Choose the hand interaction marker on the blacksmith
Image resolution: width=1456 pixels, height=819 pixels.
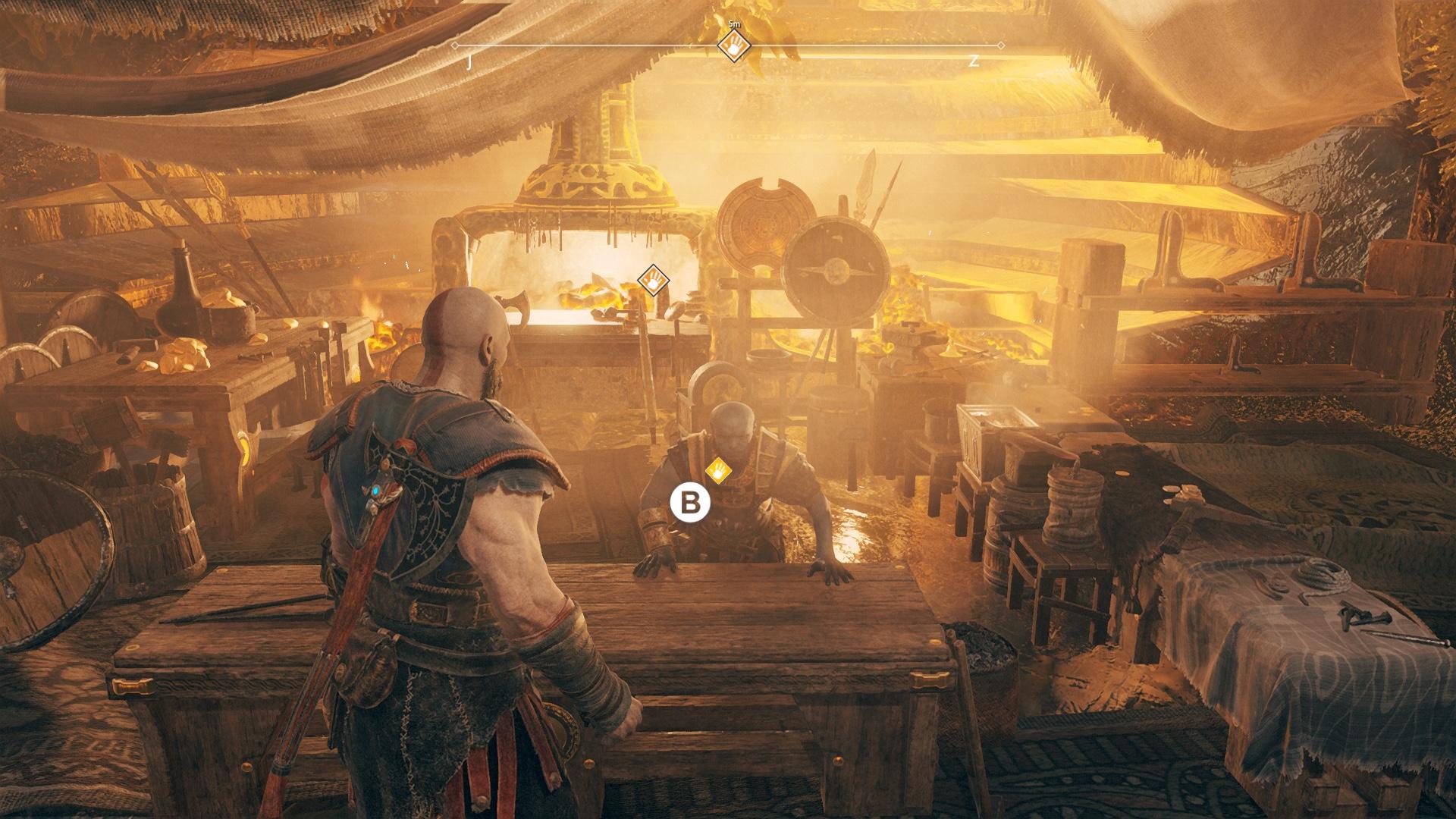click(717, 471)
